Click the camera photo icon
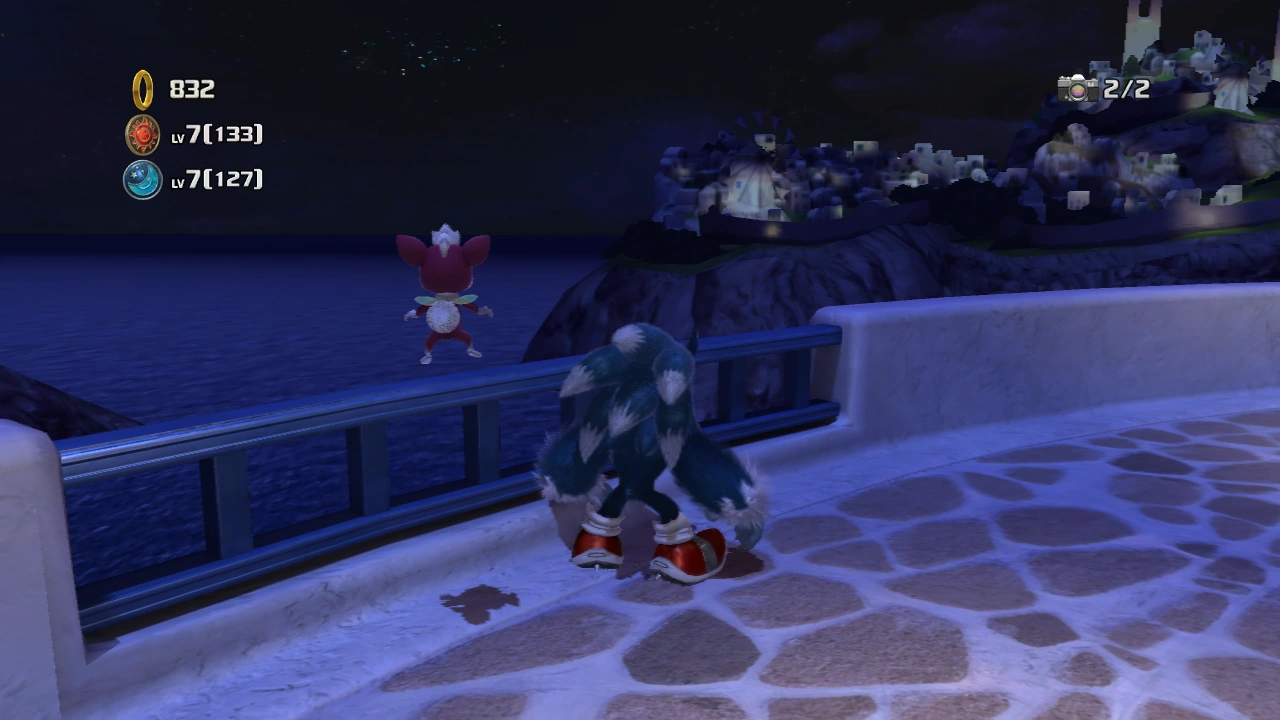 (1078, 89)
